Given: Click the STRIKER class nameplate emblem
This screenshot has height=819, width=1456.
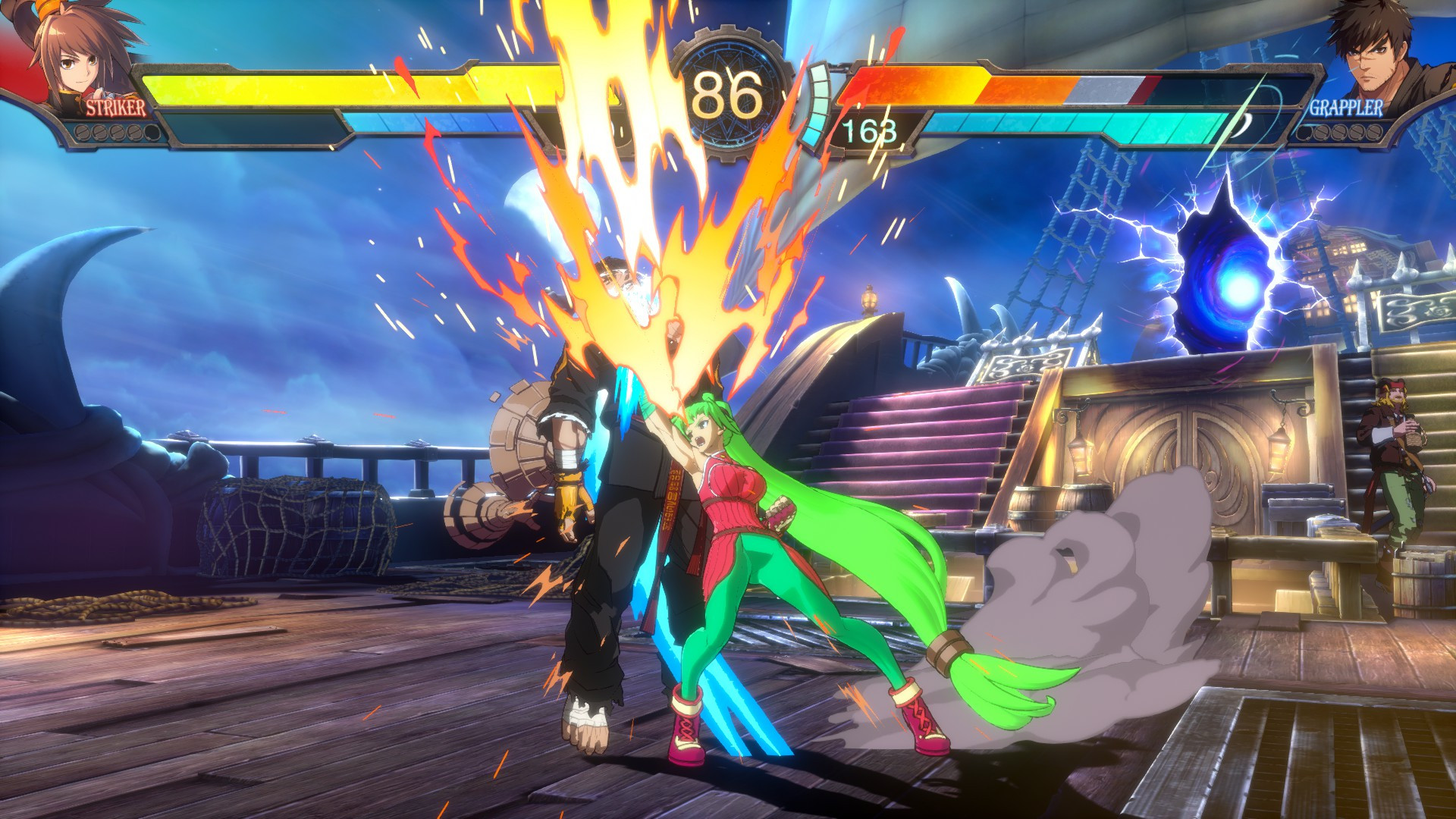Looking at the screenshot, I should point(115,110).
